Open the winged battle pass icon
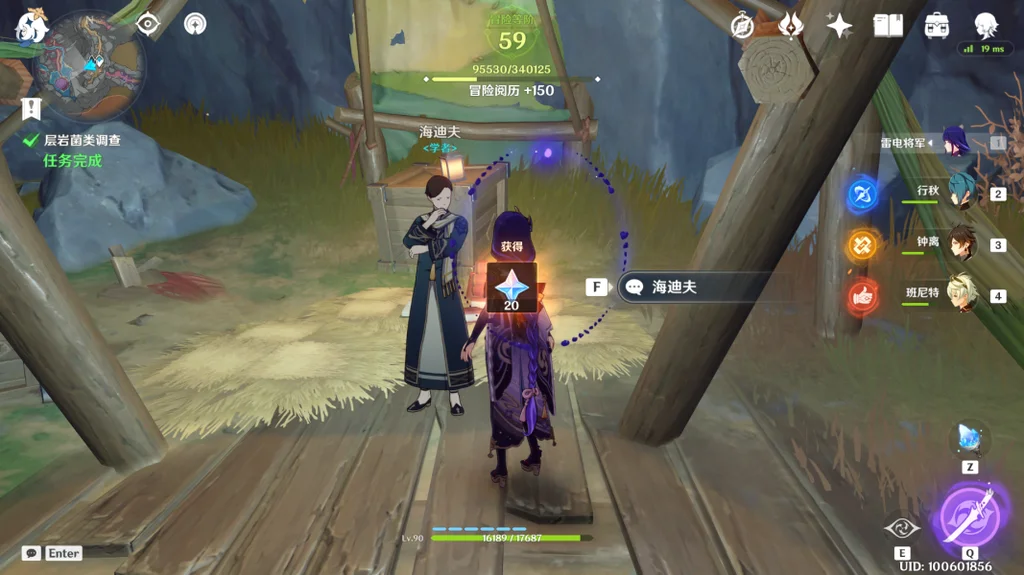Viewport: 1024px width, 575px height. [x=791, y=26]
